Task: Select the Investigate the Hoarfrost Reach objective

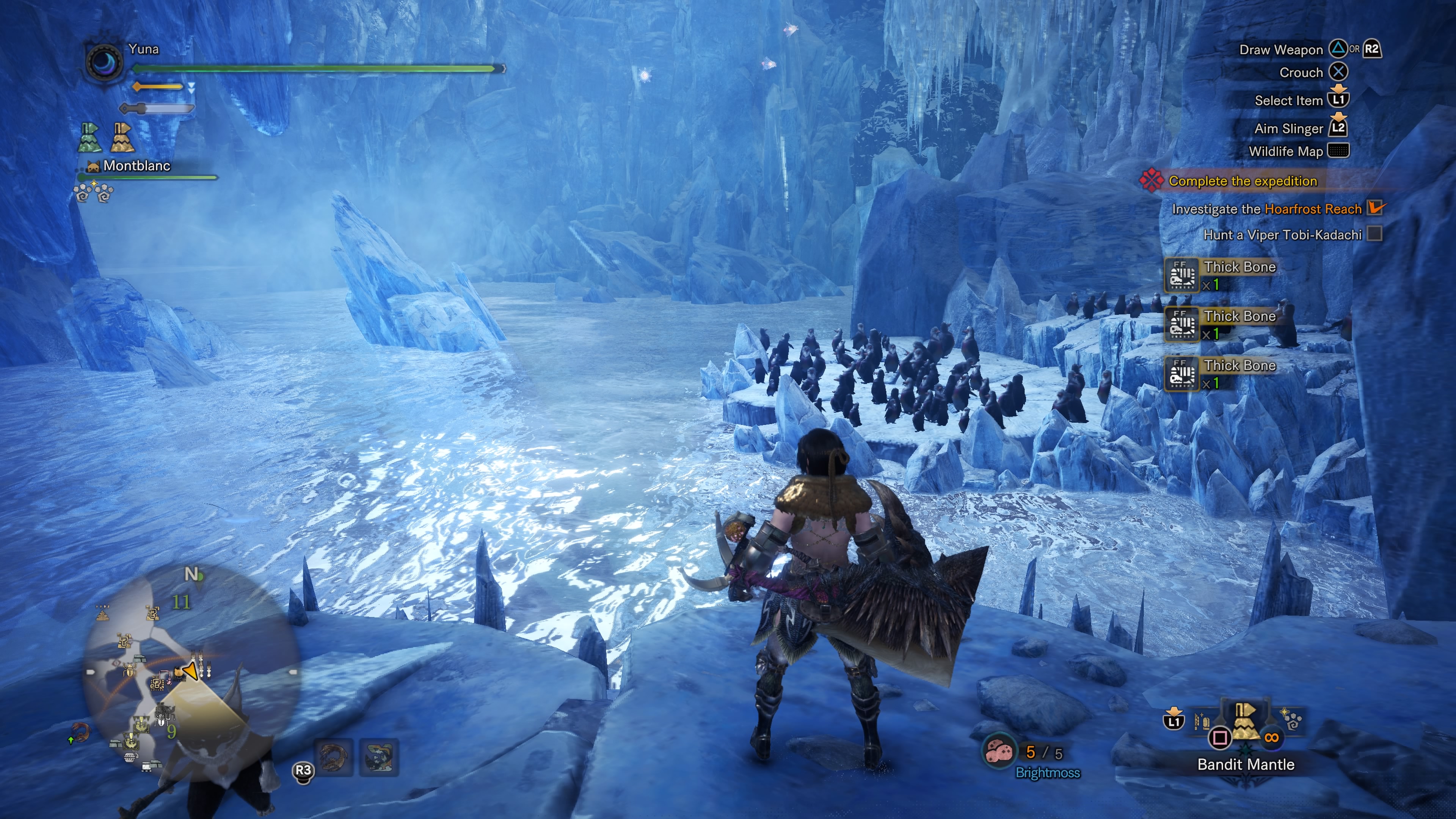Action: pos(1267,209)
